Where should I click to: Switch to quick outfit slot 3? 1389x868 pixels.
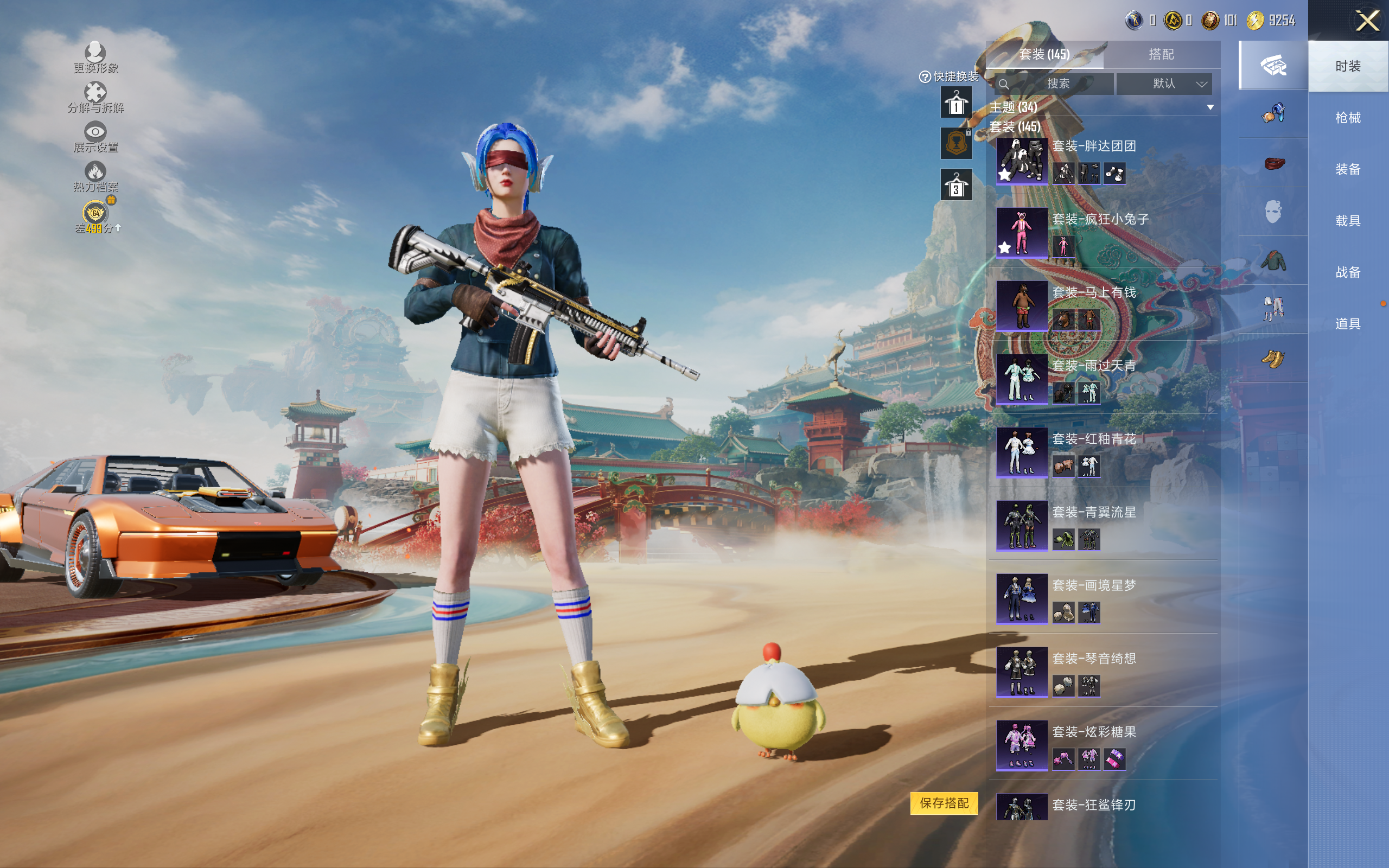pos(955,185)
